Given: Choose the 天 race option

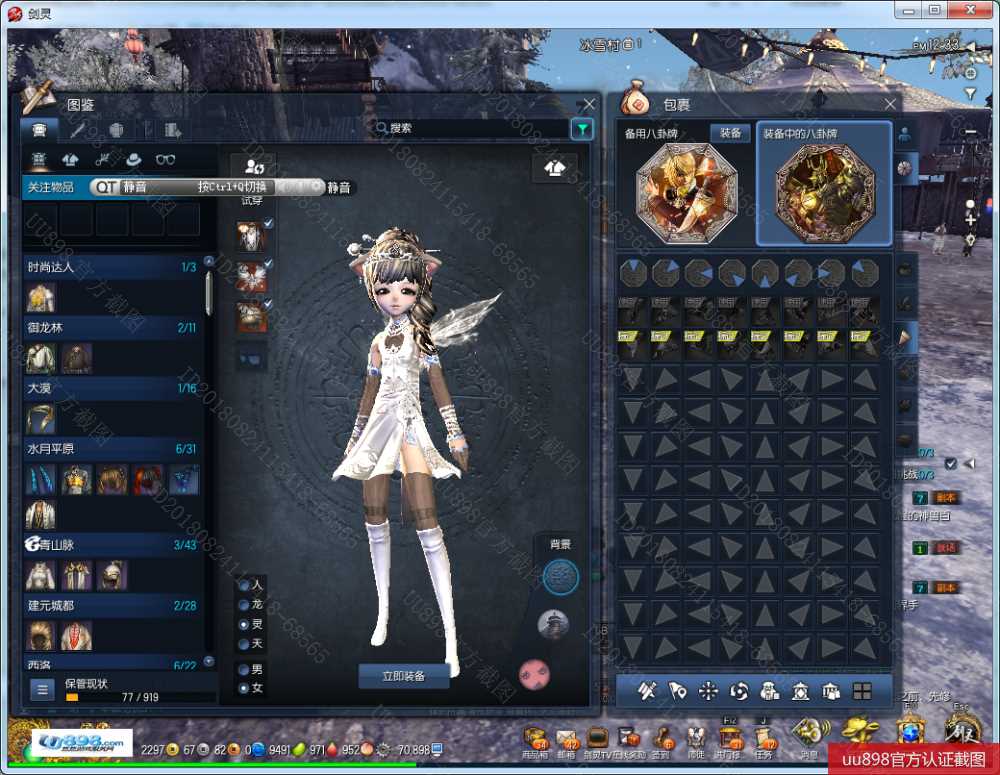Looking at the screenshot, I should point(243,642).
